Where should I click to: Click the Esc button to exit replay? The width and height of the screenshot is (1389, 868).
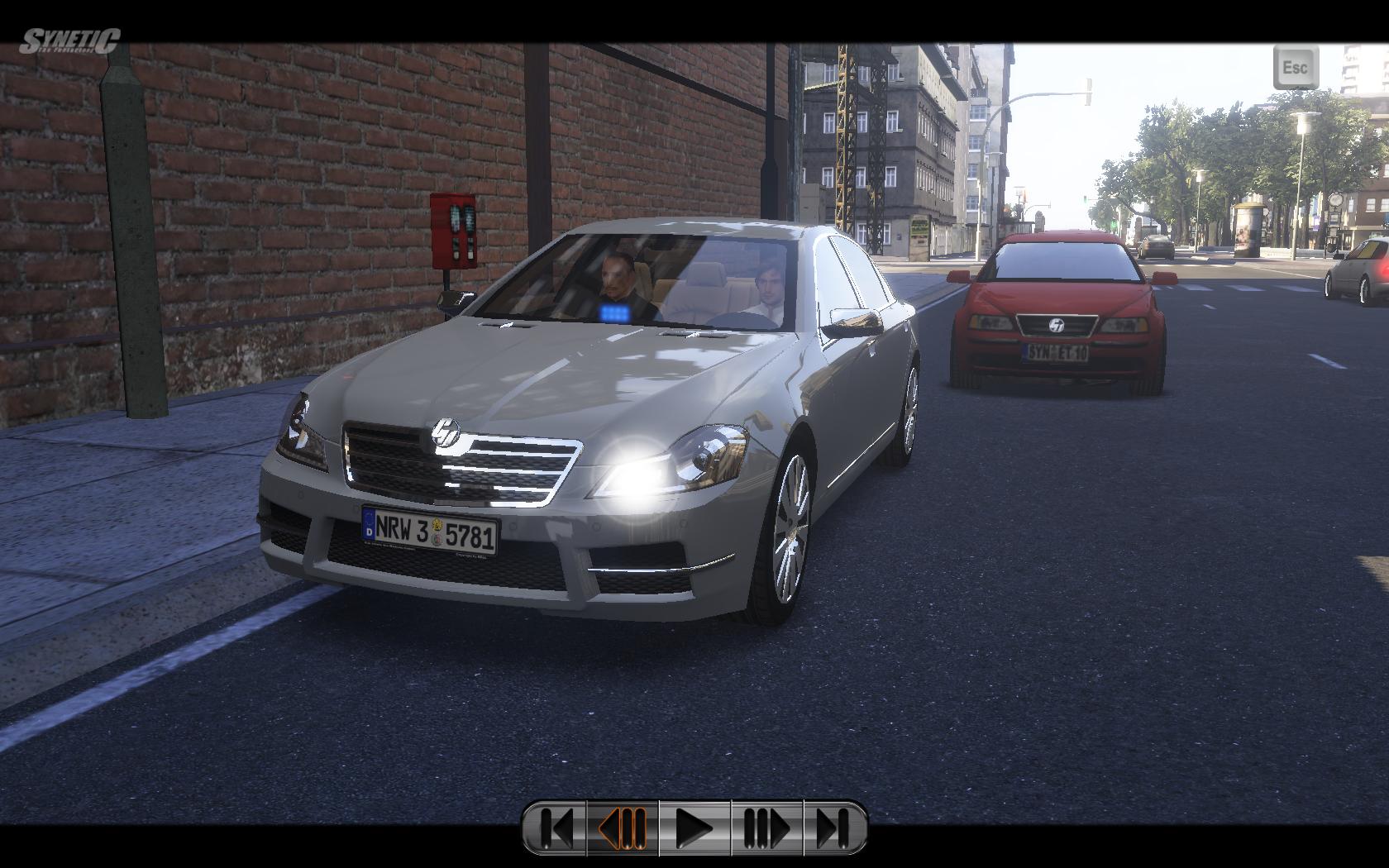coord(1295,67)
